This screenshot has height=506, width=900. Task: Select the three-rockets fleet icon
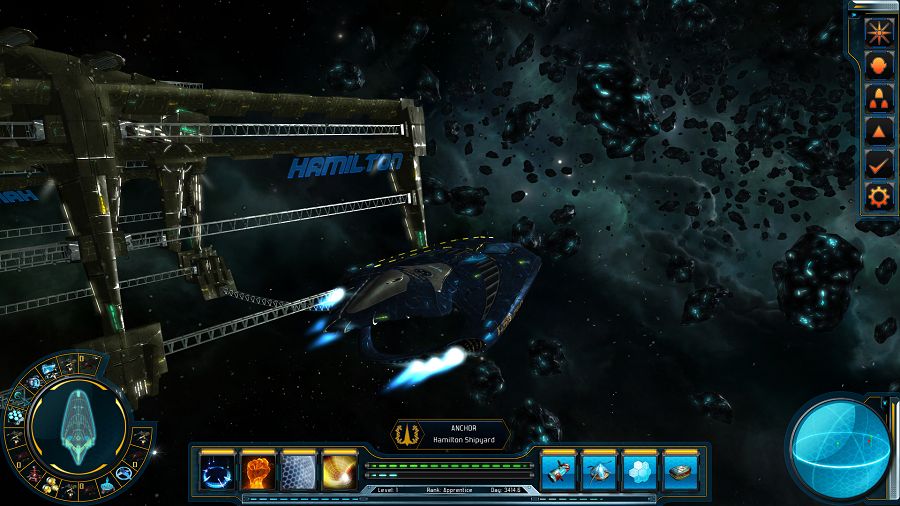pyautogui.click(x=878, y=97)
